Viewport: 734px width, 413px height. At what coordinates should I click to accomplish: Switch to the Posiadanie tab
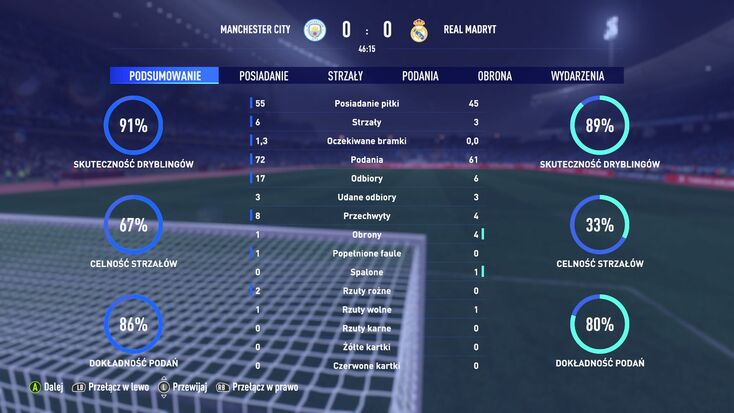tap(265, 75)
